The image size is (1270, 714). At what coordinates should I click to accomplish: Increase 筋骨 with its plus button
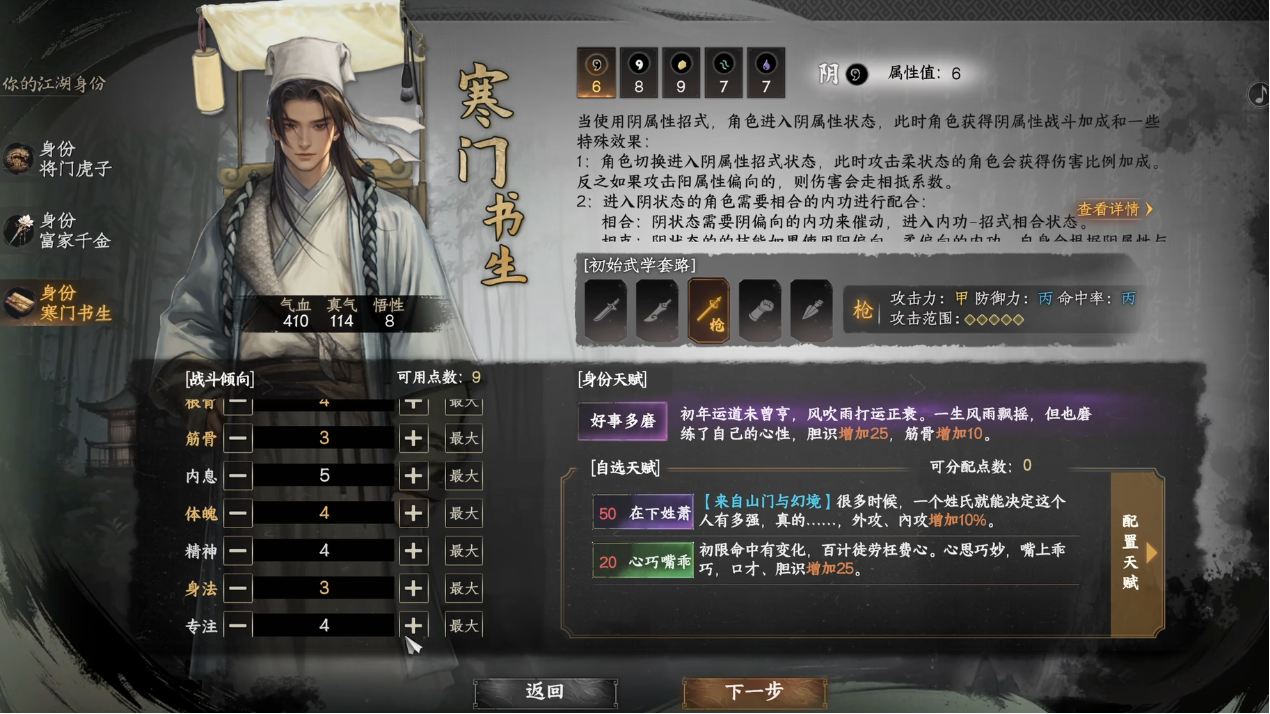coord(413,439)
